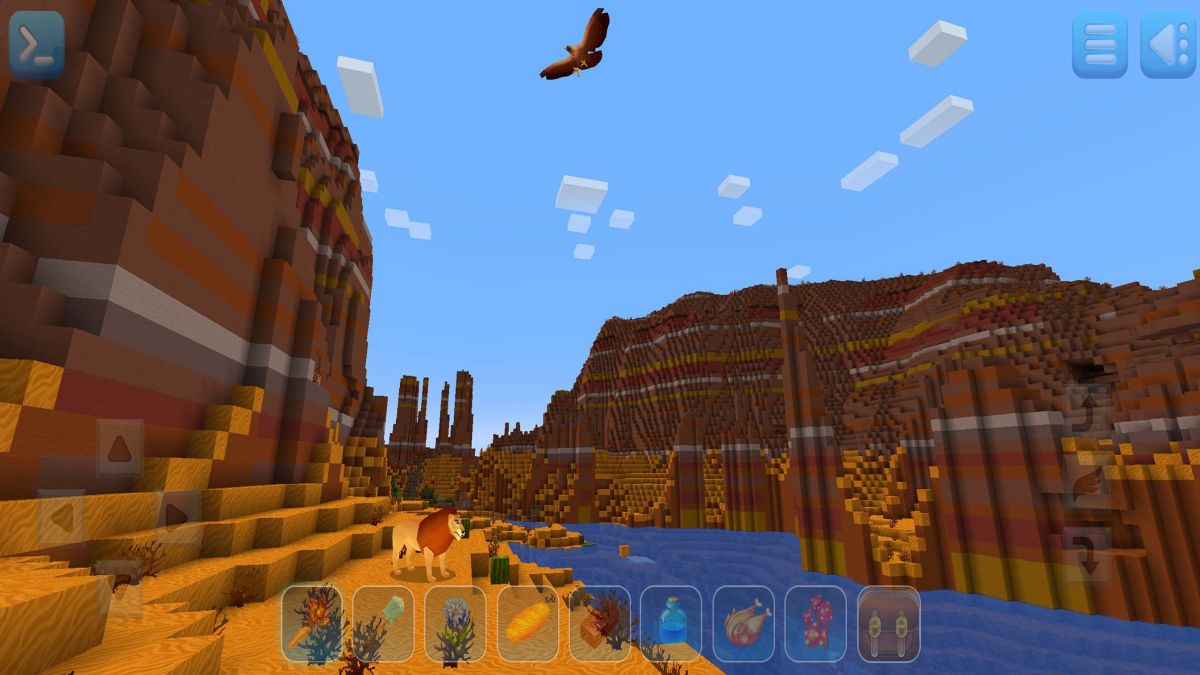The image size is (1200, 675).
Task: Choose the roasted chicken leg slot
Action: click(744, 623)
